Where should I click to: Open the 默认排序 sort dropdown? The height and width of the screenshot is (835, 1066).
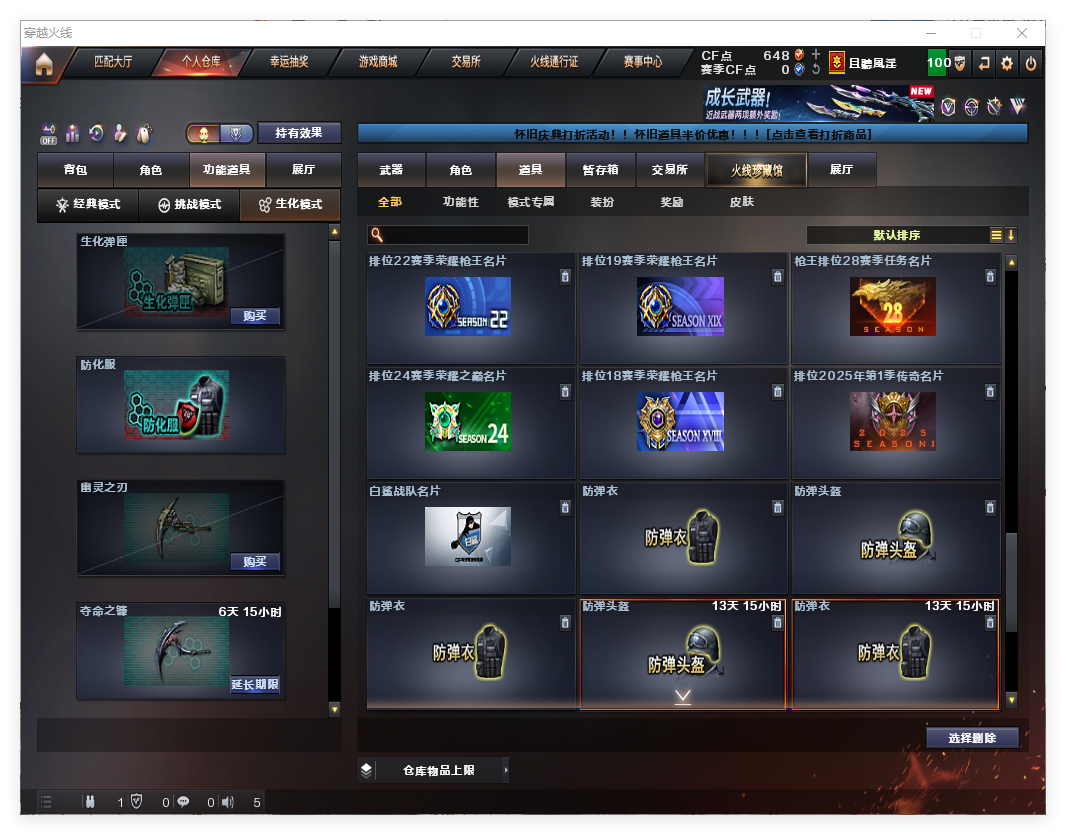click(897, 235)
